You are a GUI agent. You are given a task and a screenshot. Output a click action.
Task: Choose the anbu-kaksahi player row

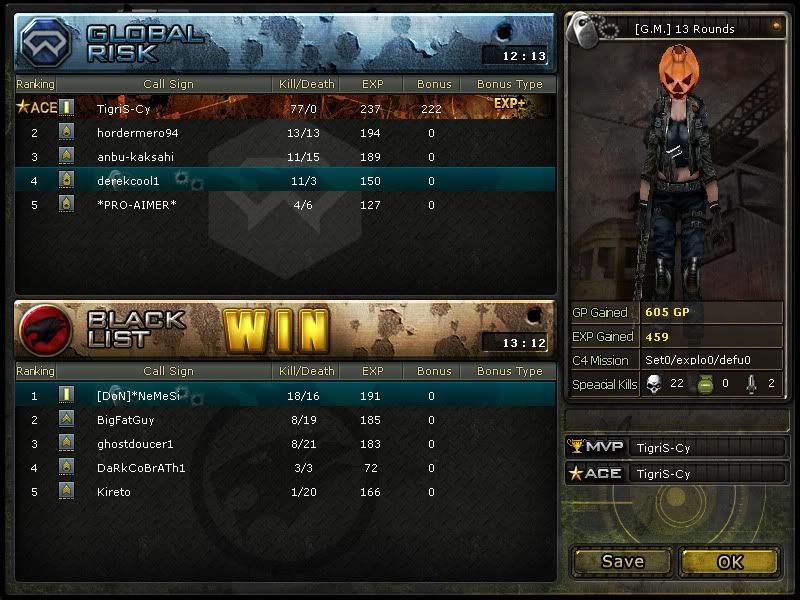[285, 157]
